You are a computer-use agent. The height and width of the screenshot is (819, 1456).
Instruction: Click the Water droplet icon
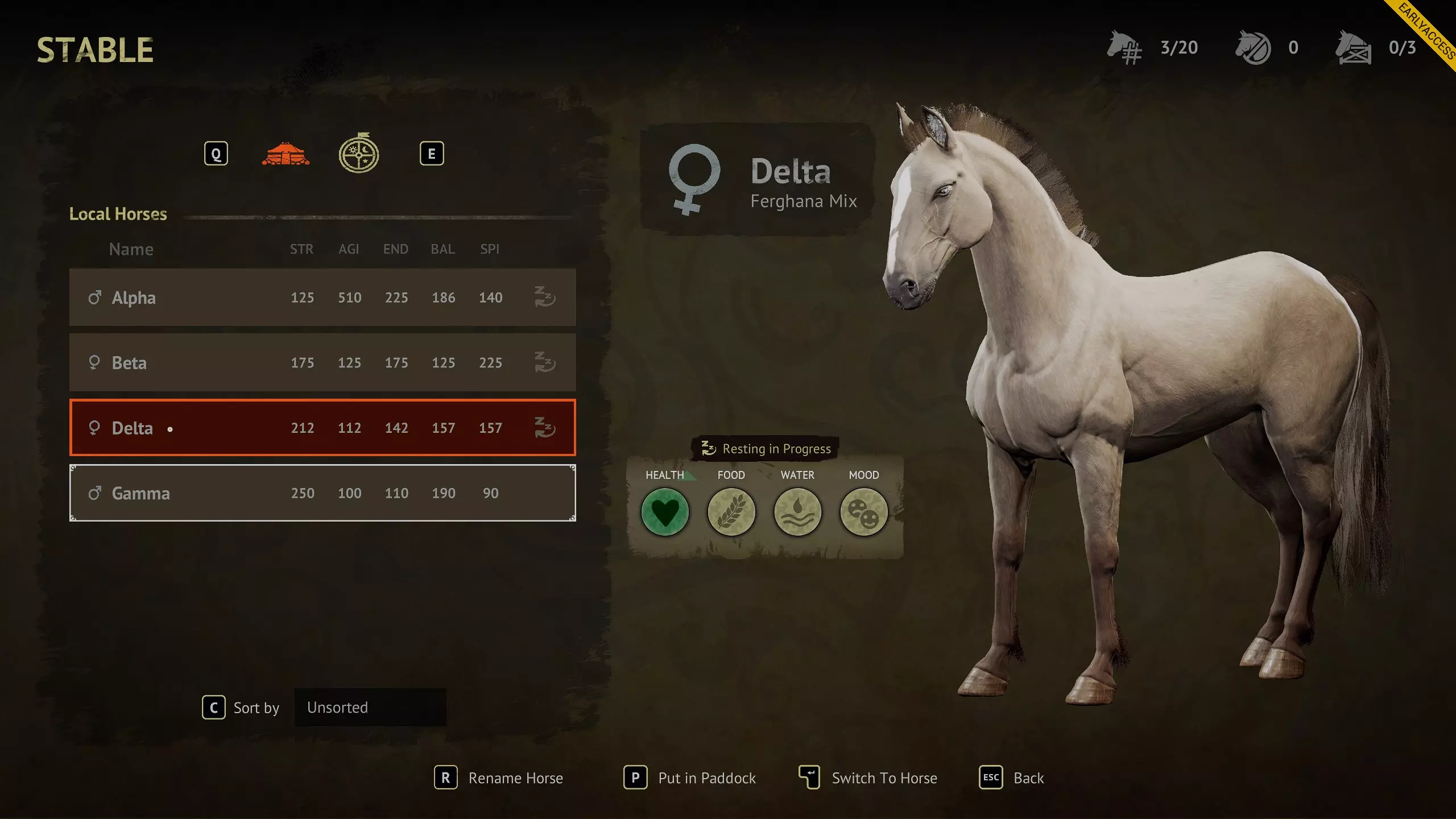(797, 512)
